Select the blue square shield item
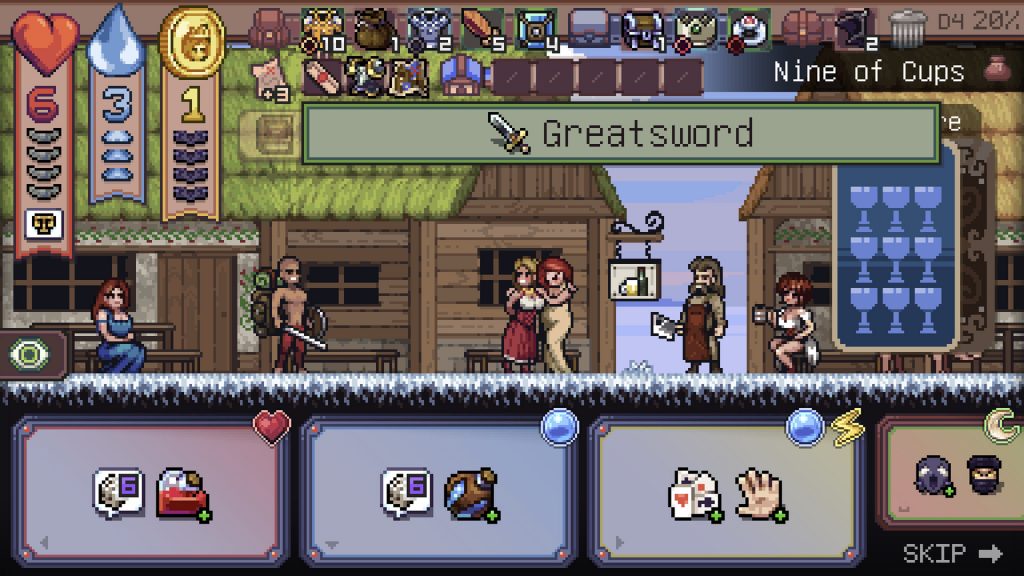This screenshot has height=576, width=1024. (536, 28)
